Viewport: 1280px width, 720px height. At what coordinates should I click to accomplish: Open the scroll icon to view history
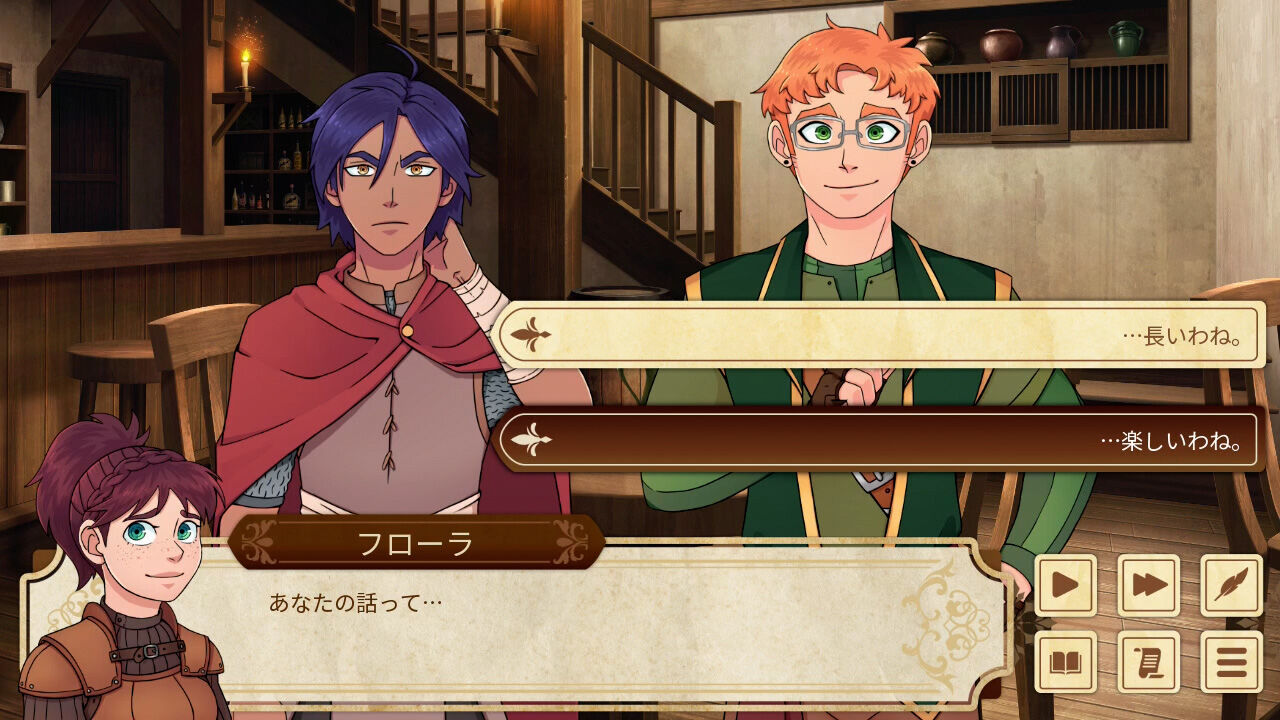[x=1147, y=662]
